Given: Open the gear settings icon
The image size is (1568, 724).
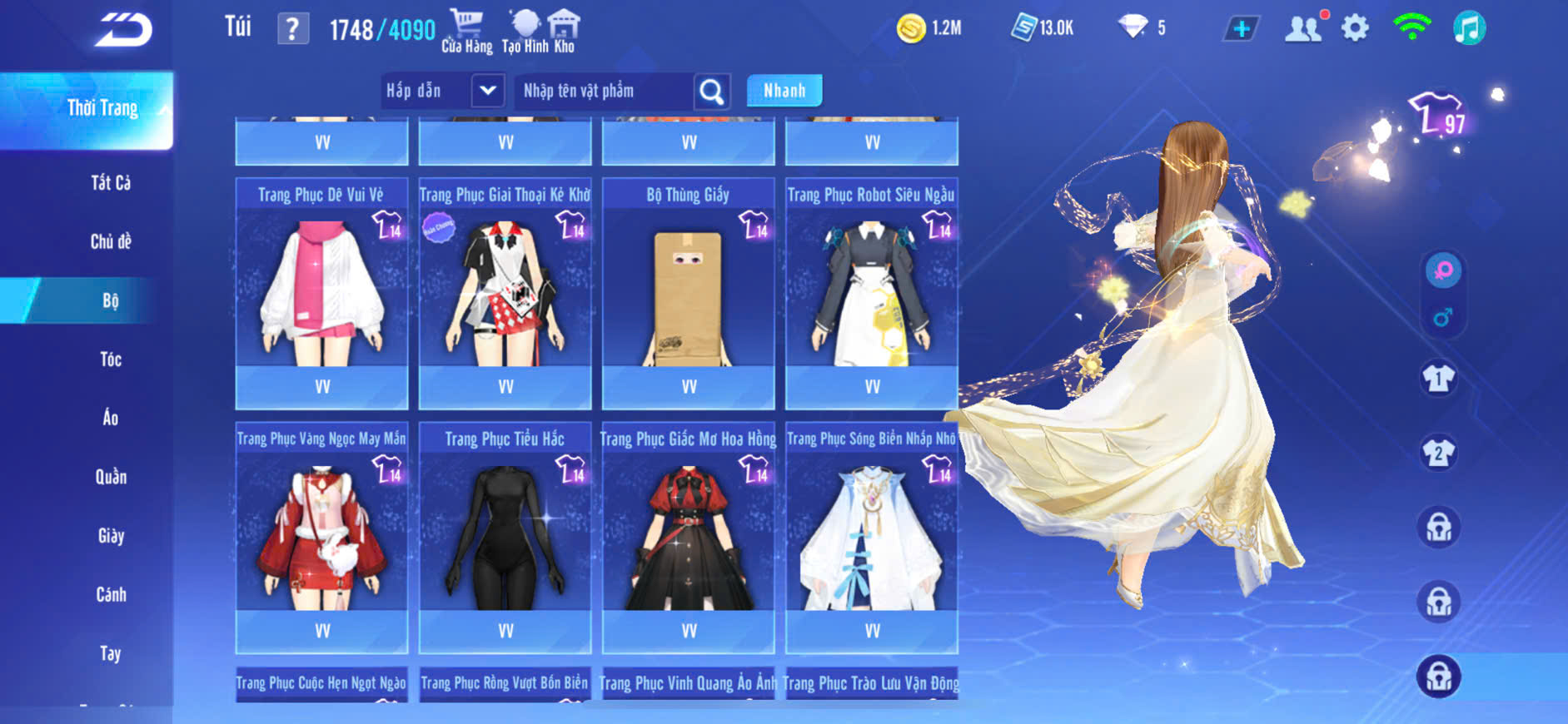Looking at the screenshot, I should [1355, 29].
